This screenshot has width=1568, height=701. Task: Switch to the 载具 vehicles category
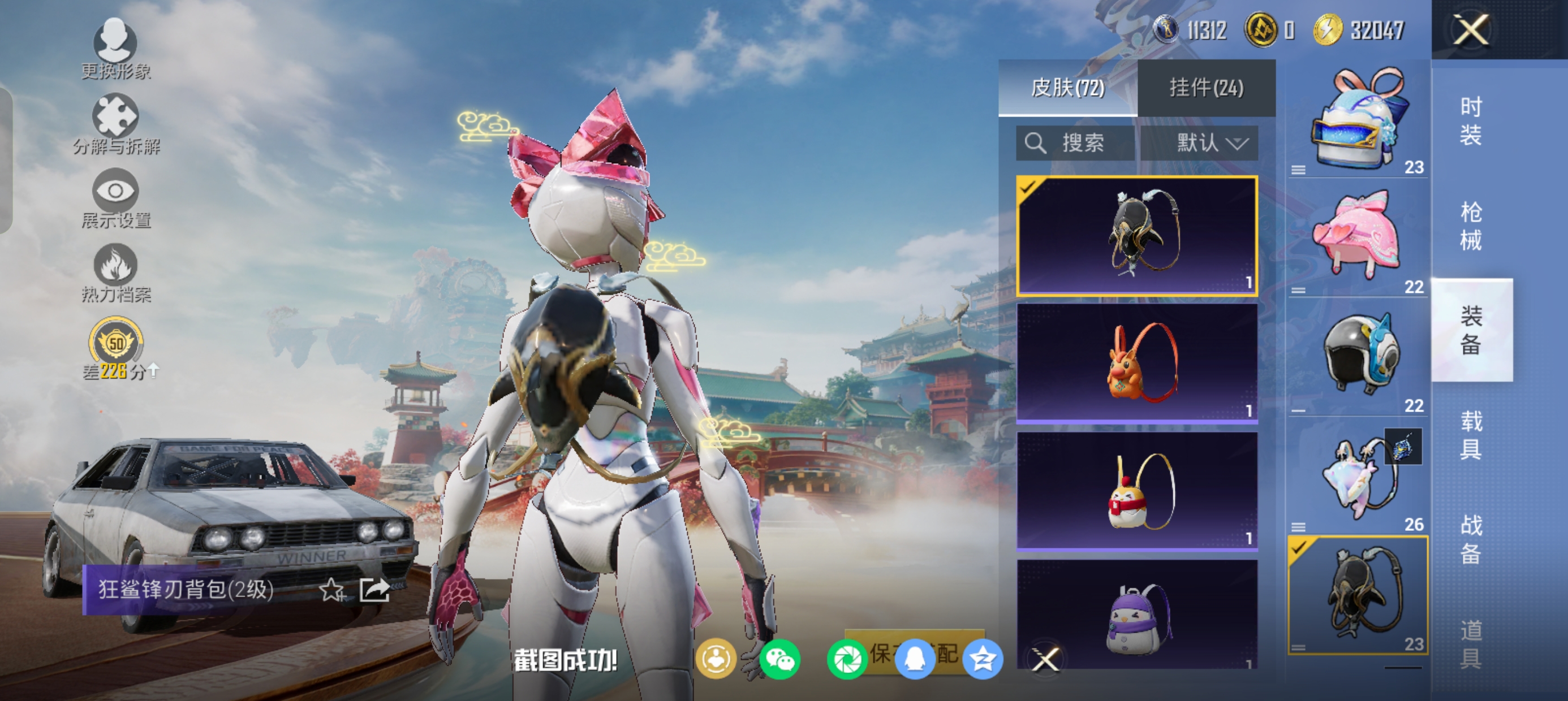[1471, 435]
